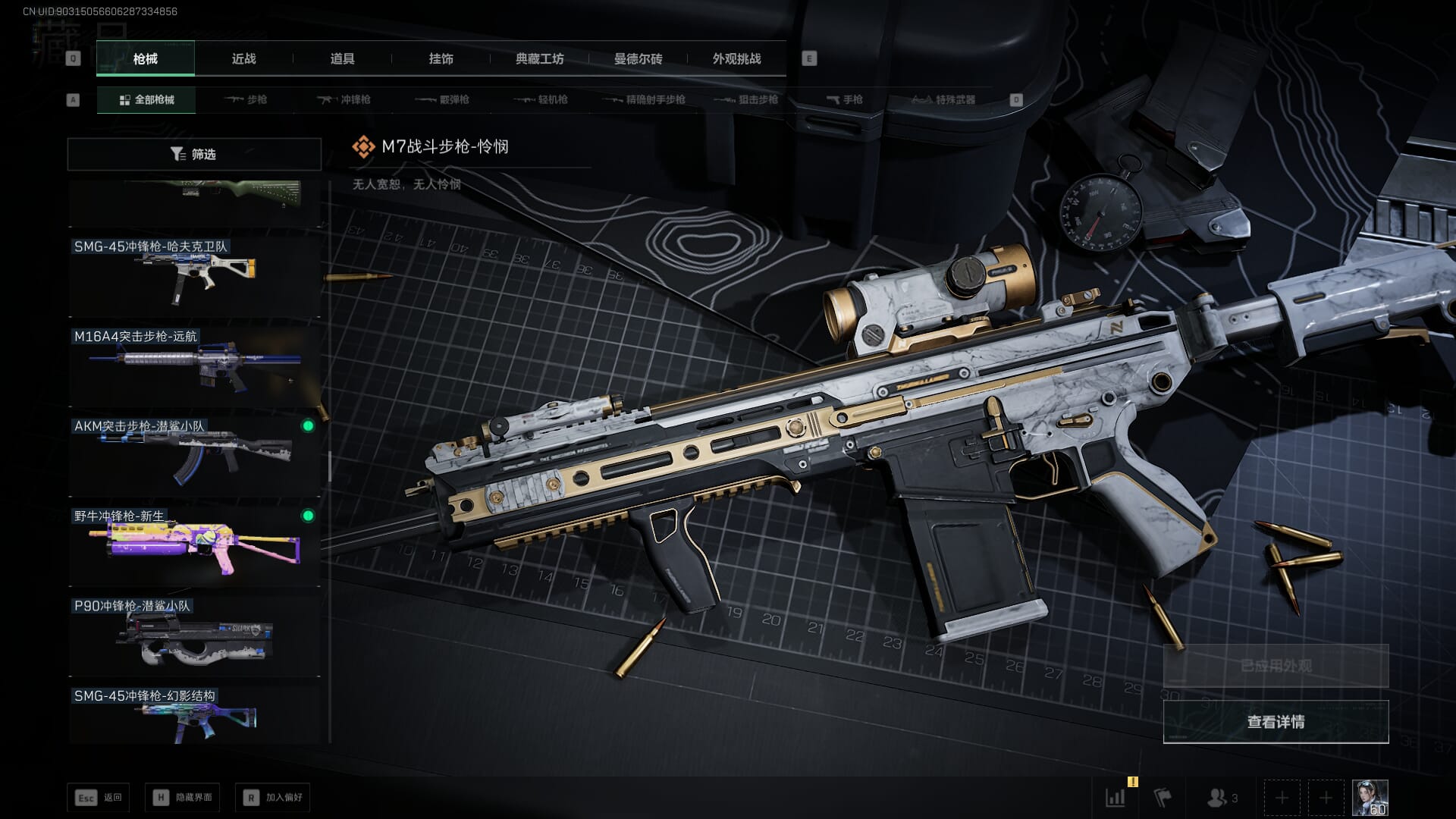Switch to the 近战 melee tab
Viewport: 1456px width, 819px height.
point(243,58)
